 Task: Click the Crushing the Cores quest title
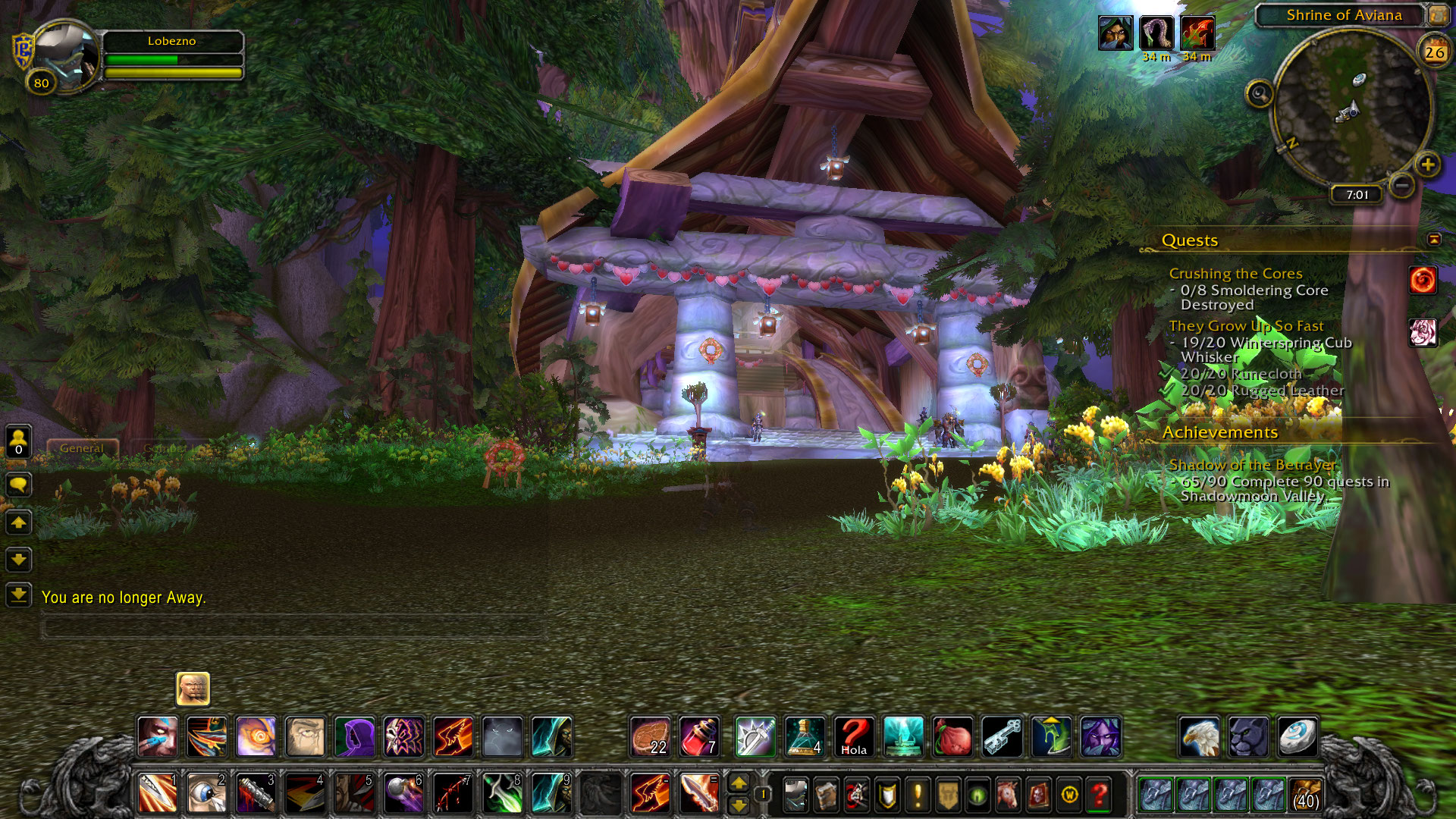tap(1235, 273)
